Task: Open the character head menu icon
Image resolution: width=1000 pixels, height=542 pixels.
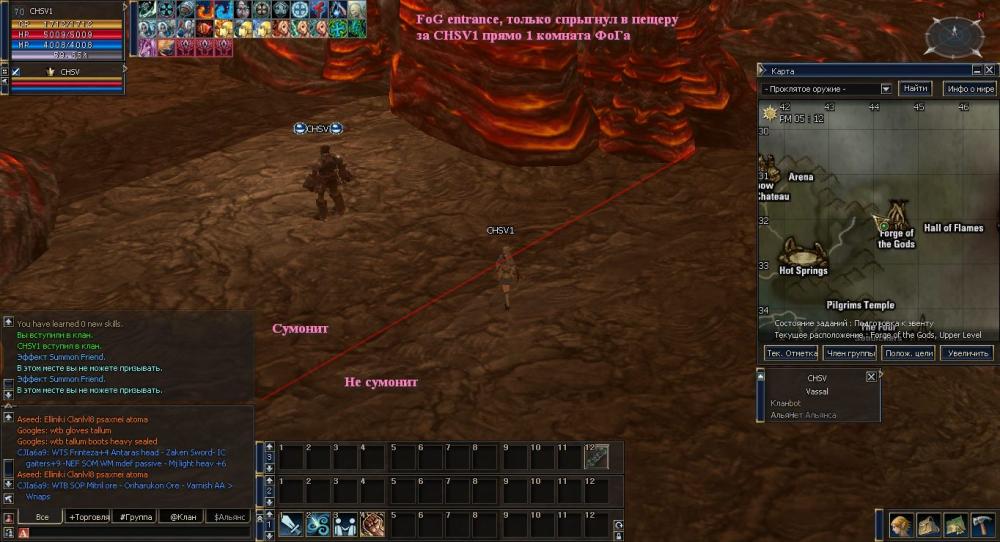Action: point(902,526)
